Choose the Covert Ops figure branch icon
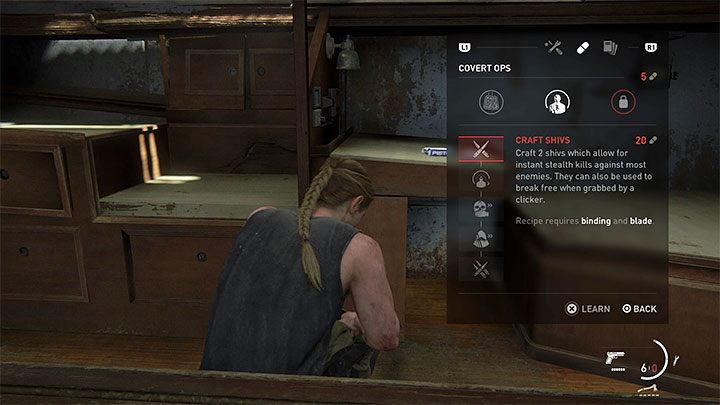The image size is (720, 405). tap(555, 102)
